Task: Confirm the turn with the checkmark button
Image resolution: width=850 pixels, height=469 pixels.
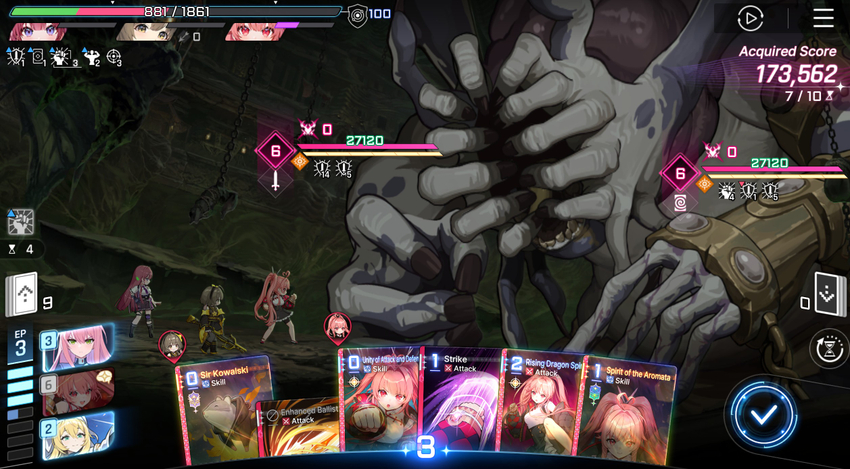Action: (764, 412)
